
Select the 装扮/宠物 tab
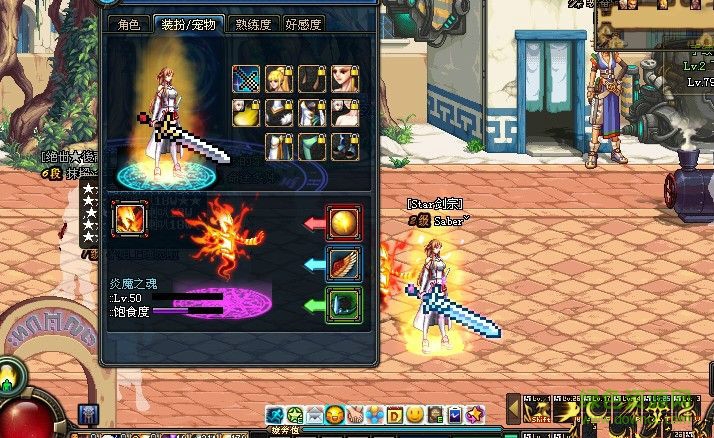(x=188, y=25)
